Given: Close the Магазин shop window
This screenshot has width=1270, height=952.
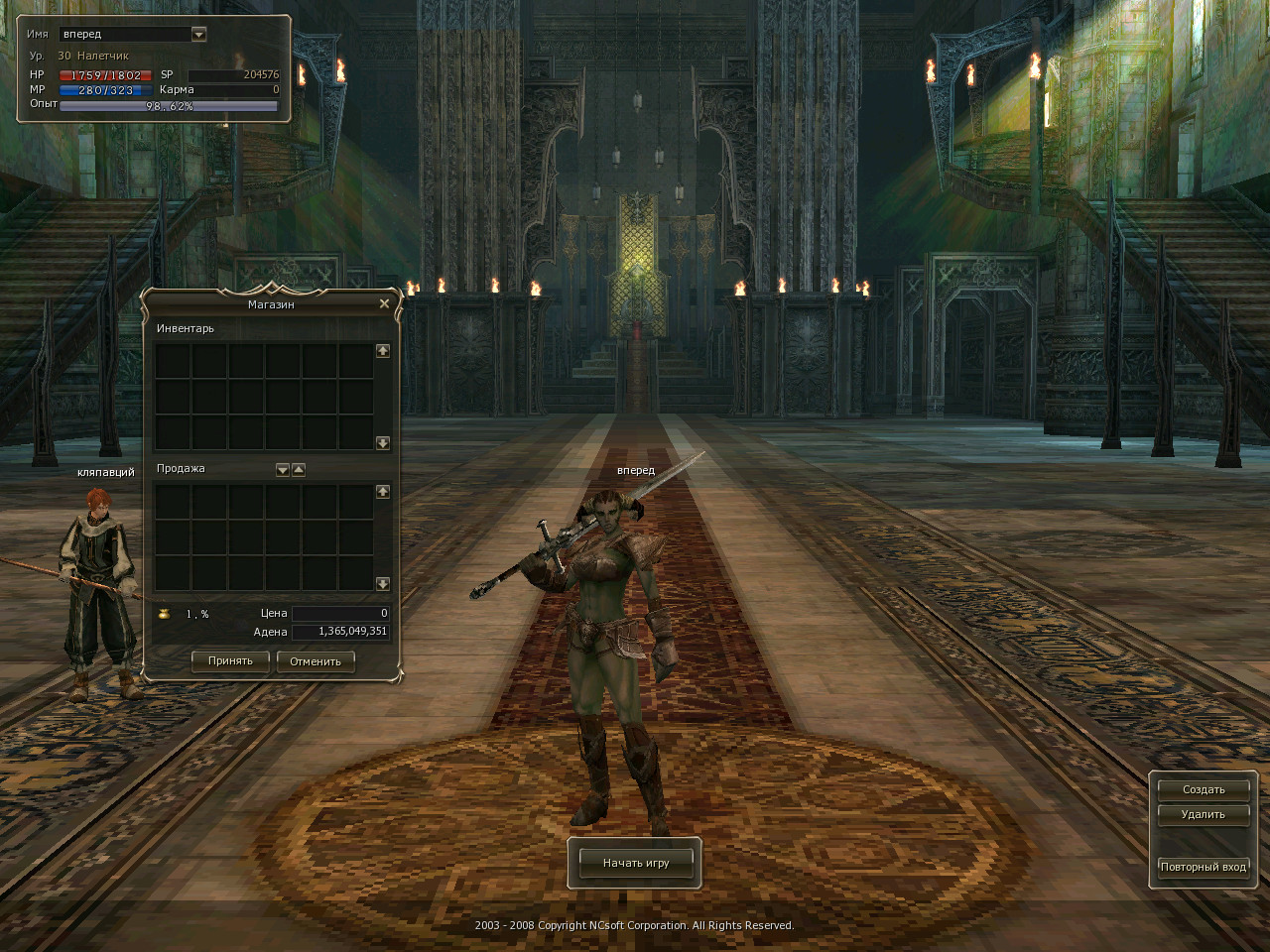Looking at the screenshot, I should coord(384,303).
